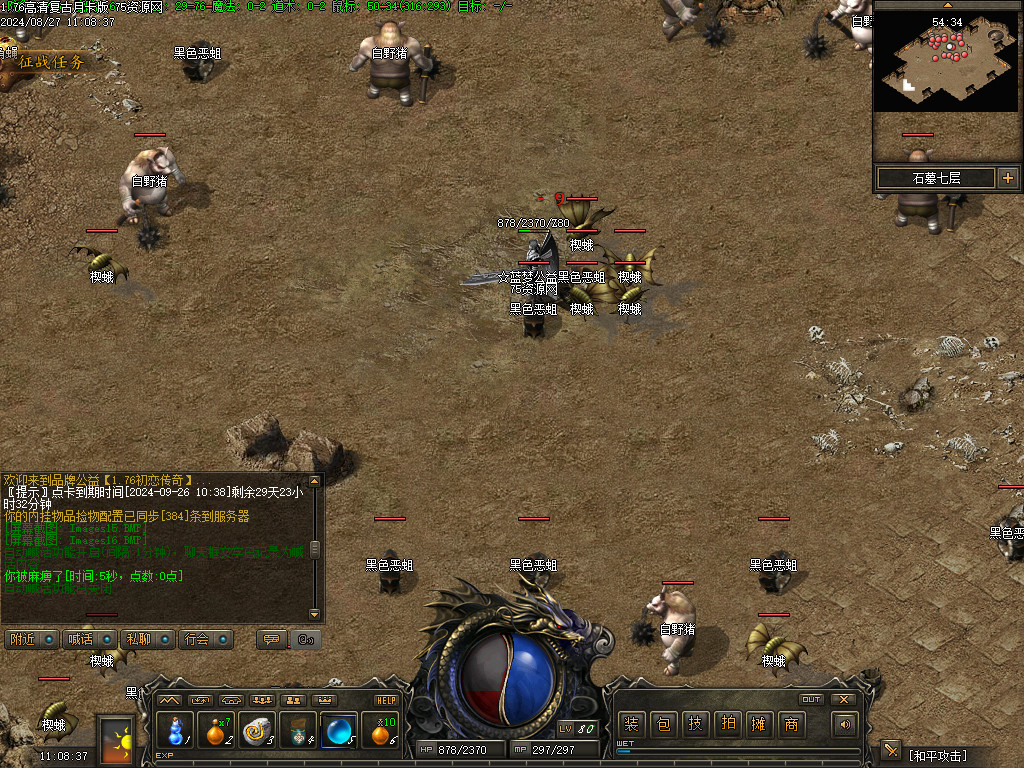Open the 装 equipment panel
This screenshot has width=1024, height=768.
631,725
